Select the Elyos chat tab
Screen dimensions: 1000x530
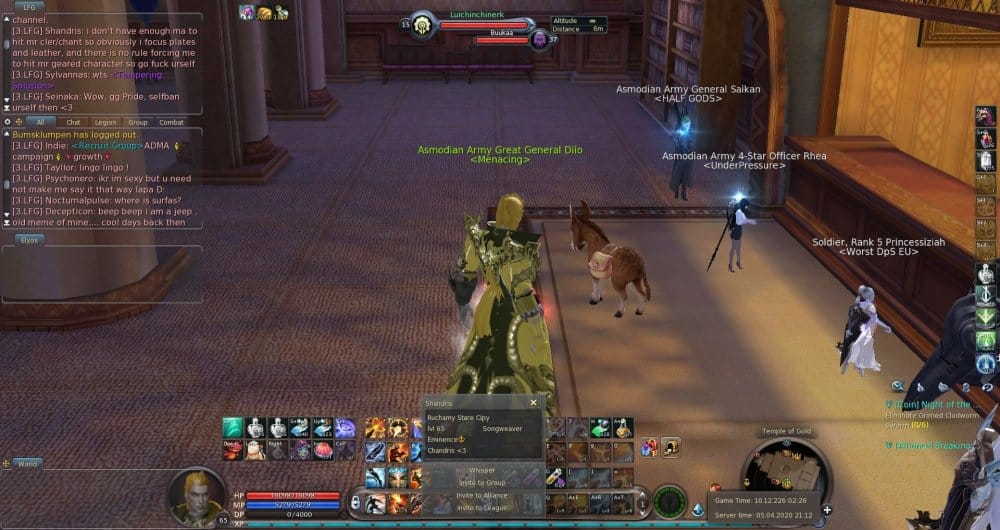(x=28, y=239)
